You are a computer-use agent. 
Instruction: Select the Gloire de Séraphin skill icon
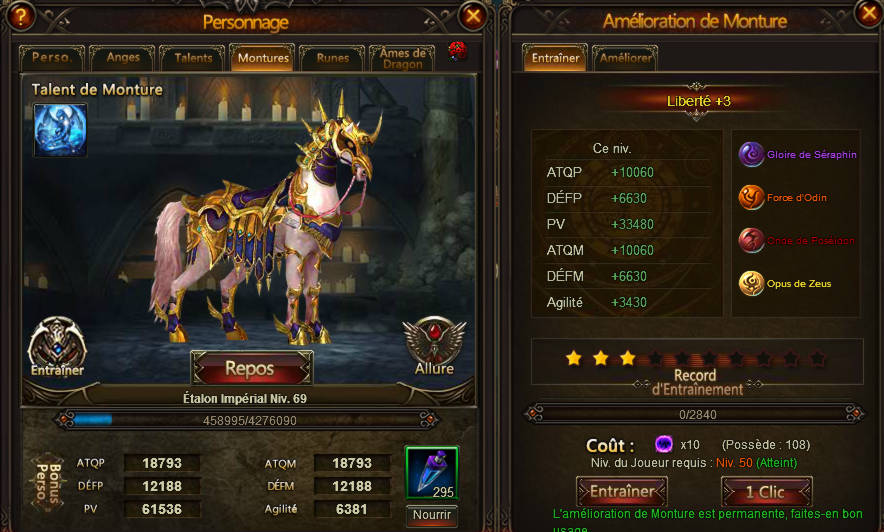[x=751, y=154]
